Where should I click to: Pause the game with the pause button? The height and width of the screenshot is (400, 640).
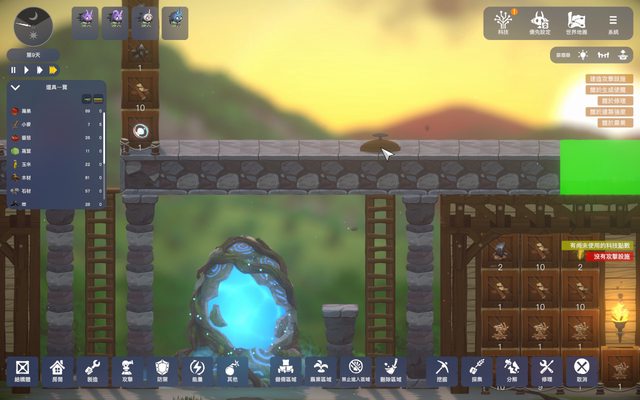pyautogui.click(x=14, y=70)
